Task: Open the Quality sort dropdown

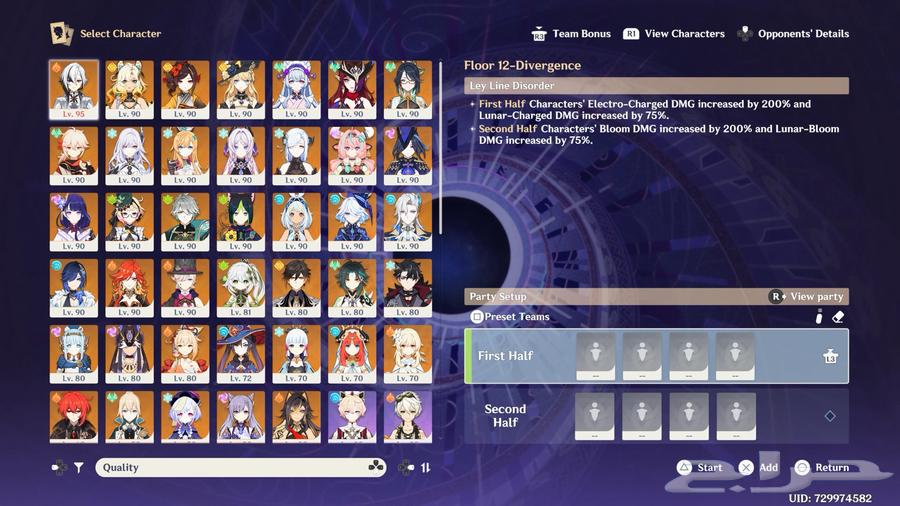Action: coord(240,467)
